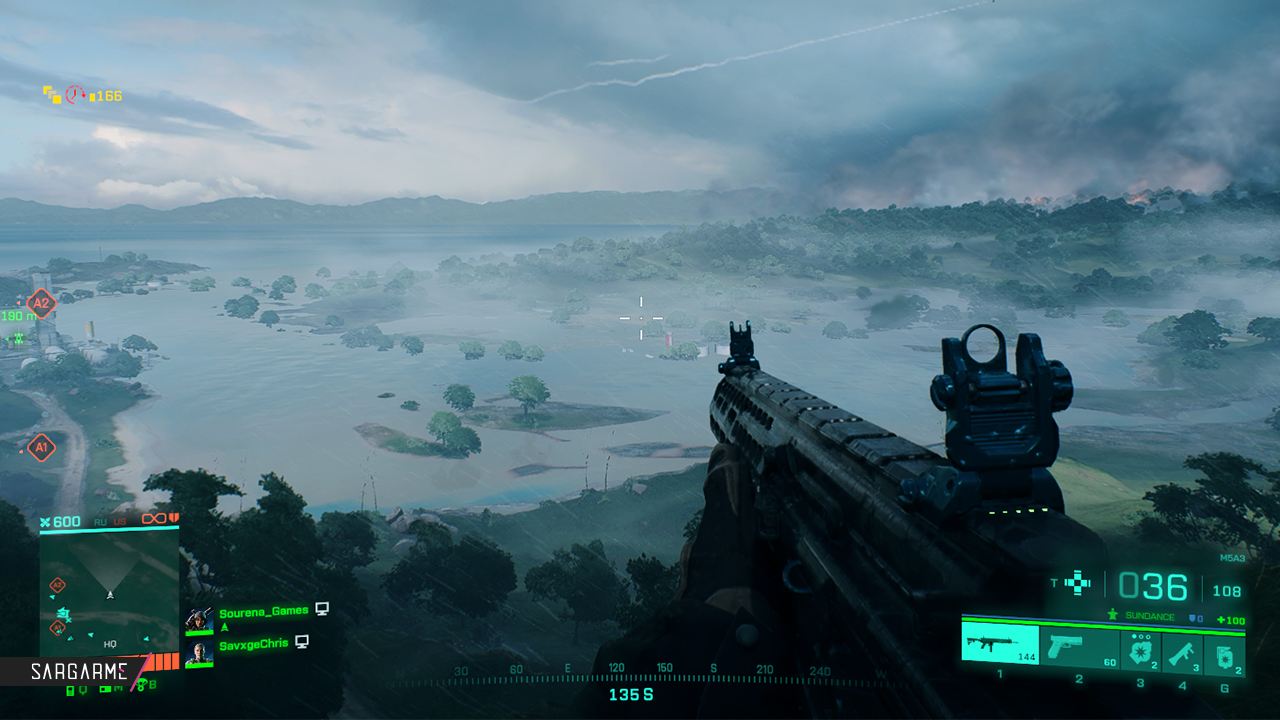This screenshot has width=1280, height=720.
Task: Select squadmate SavxgeChris in squad list
Action: click(253, 644)
